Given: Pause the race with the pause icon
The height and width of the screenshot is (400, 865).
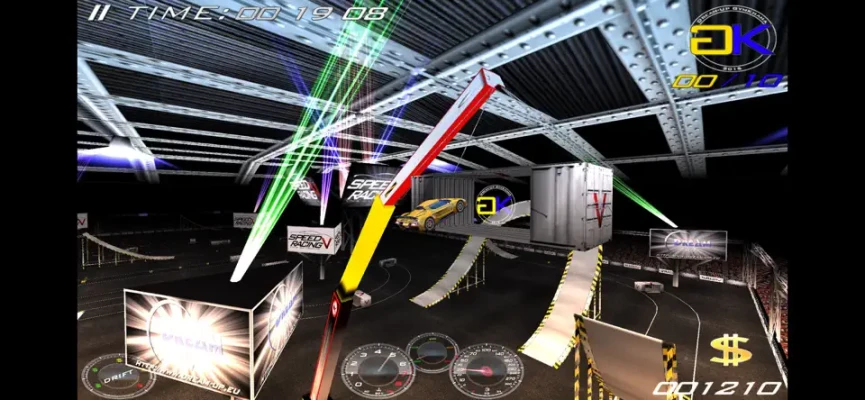Looking at the screenshot, I should coord(97,13).
